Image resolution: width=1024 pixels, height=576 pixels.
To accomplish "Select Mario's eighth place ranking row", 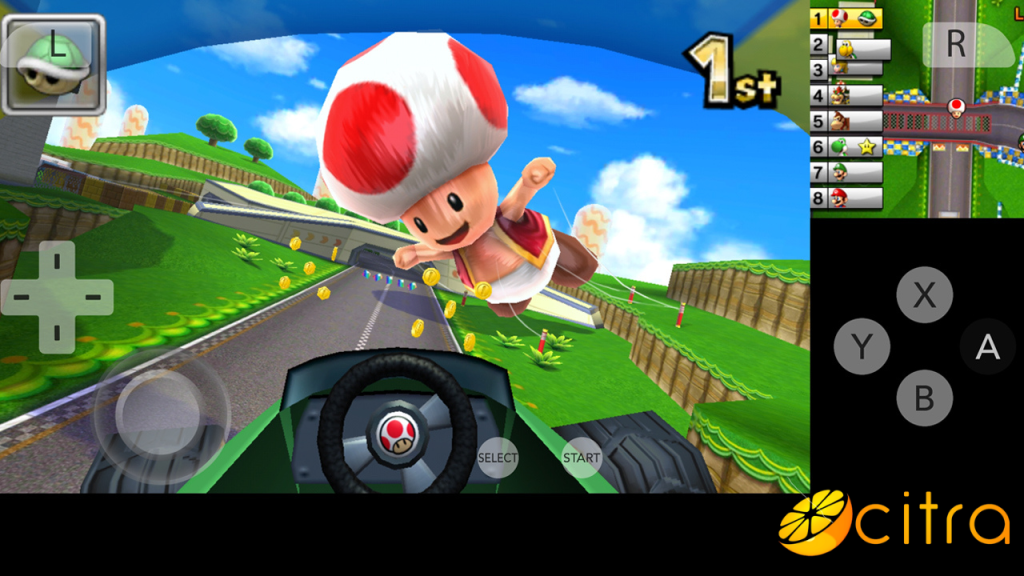I will 846,197.
